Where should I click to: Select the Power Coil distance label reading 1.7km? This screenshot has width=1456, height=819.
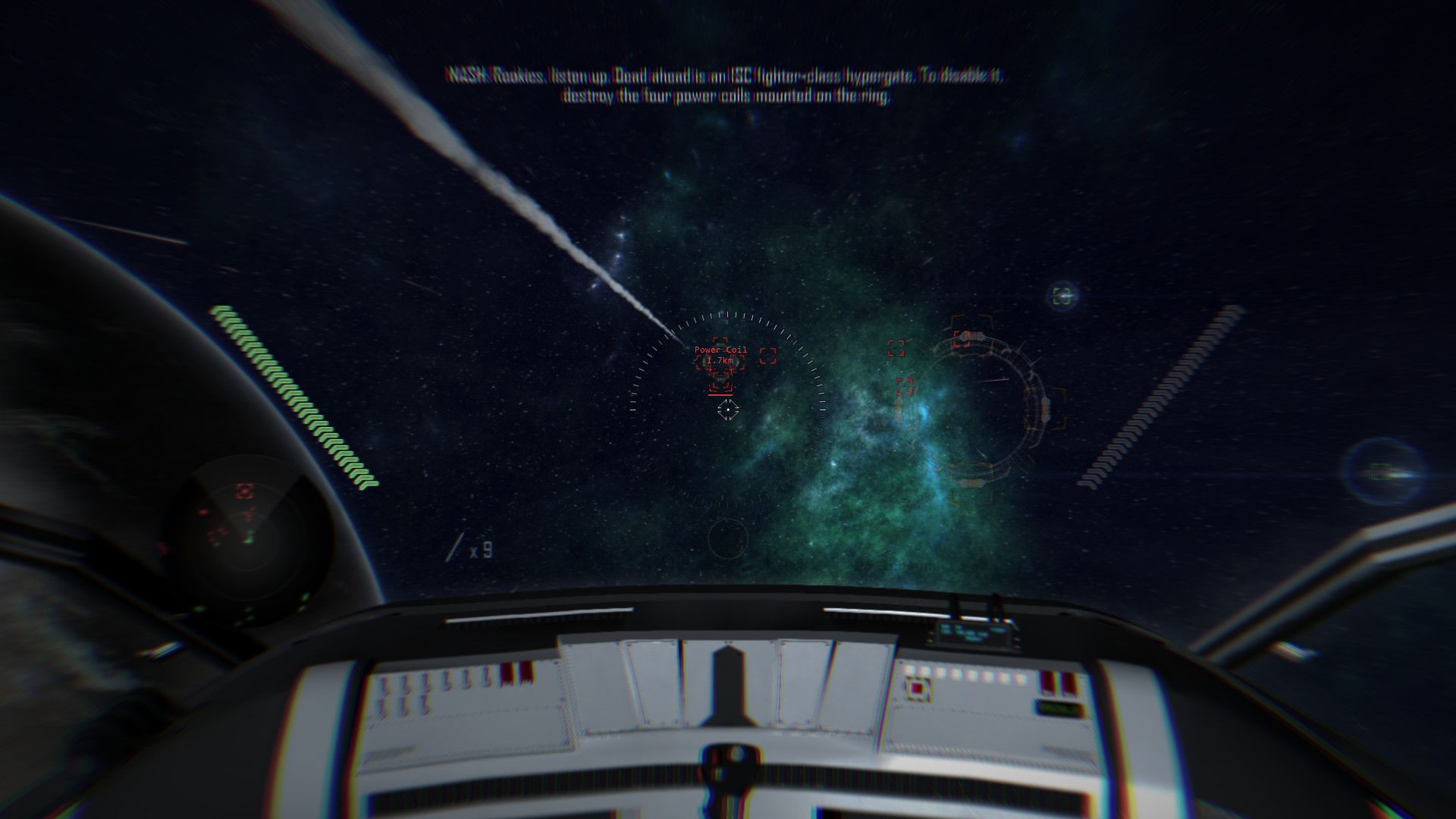(720, 361)
